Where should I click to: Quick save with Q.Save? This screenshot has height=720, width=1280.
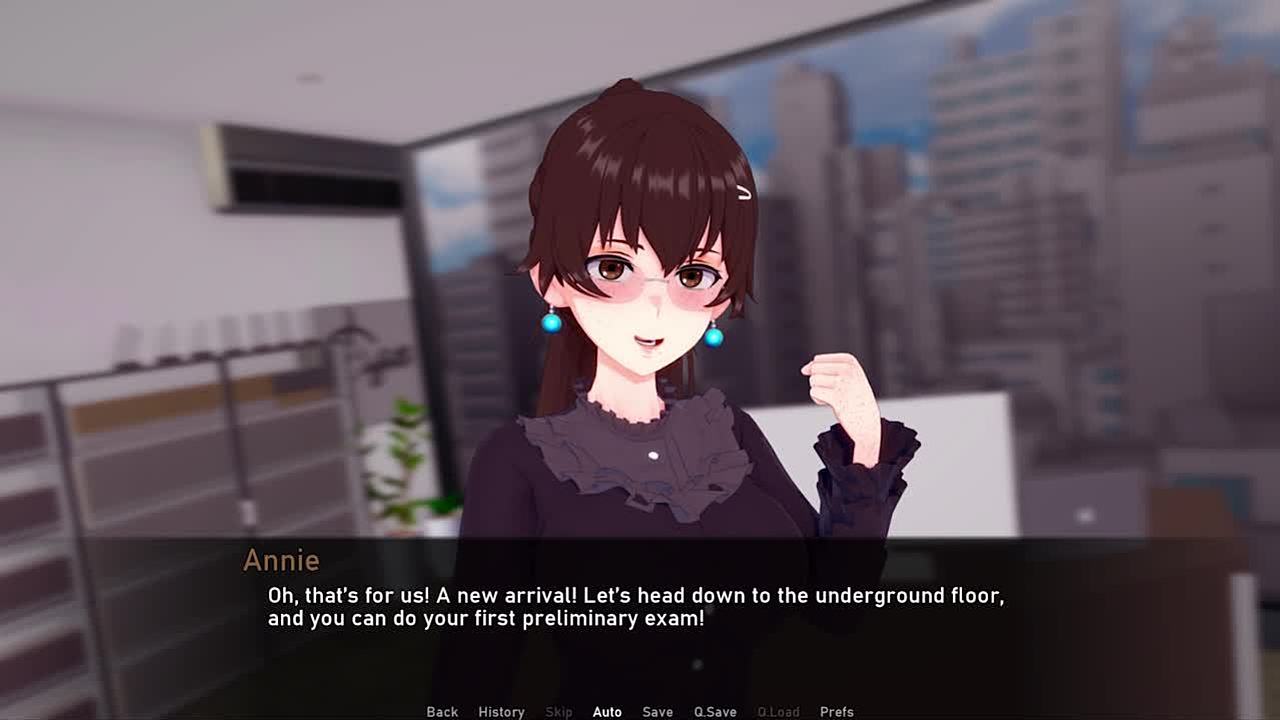pos(715,712)
